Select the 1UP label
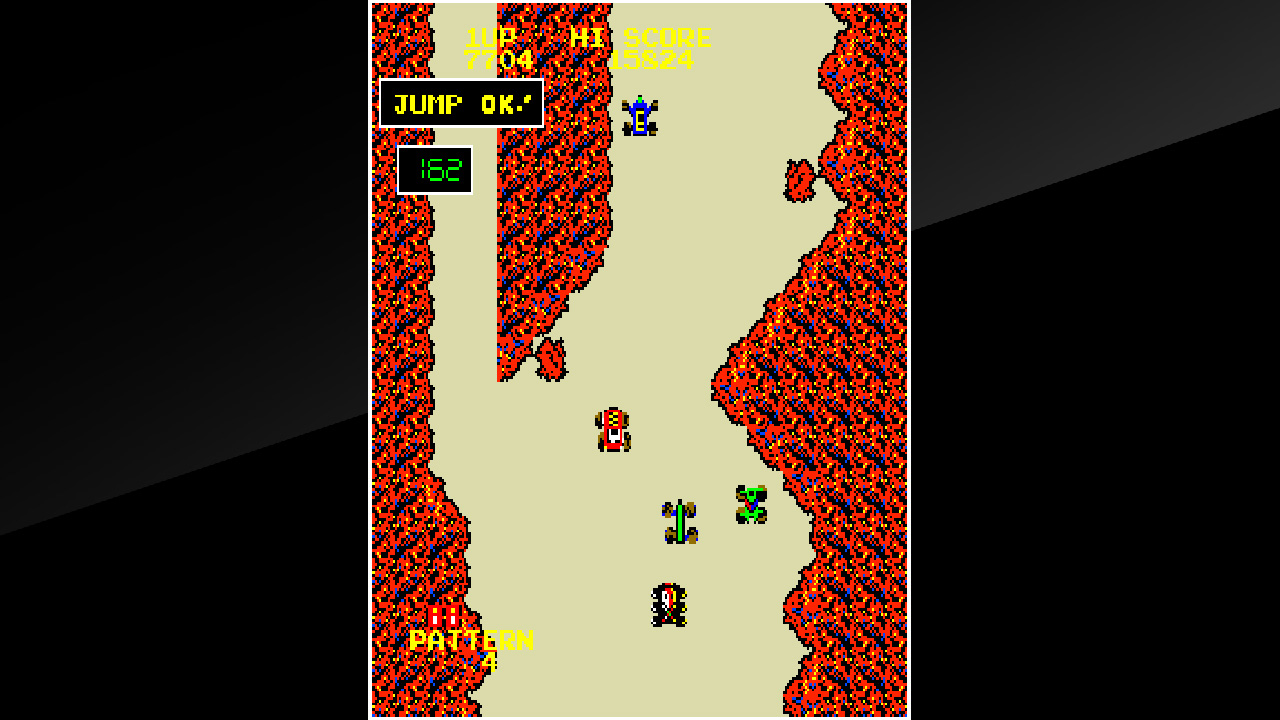This screenshot has height=720, width=1280. pyautogui.click(x=491, y=39)
